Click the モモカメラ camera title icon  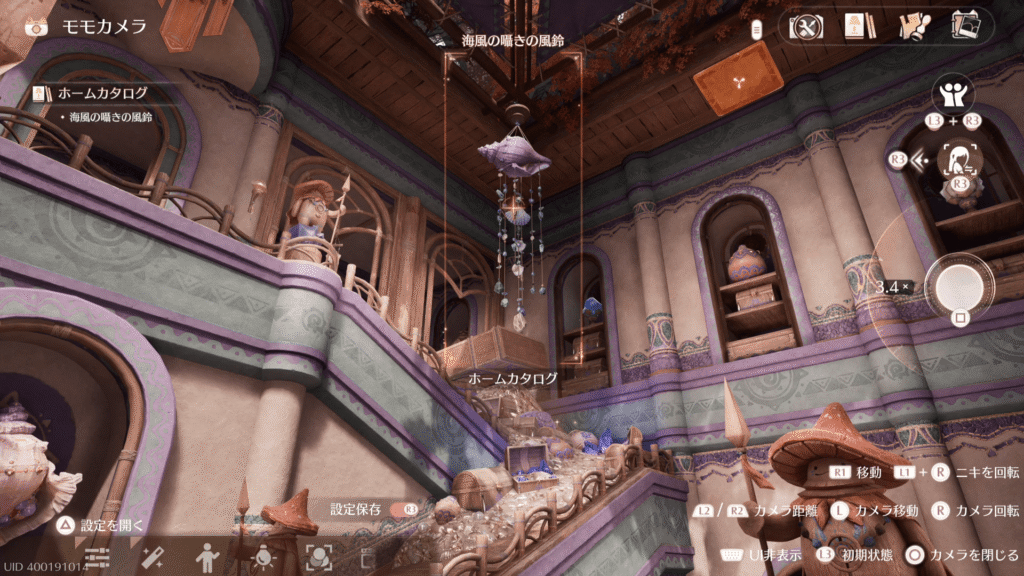(37, 26)
